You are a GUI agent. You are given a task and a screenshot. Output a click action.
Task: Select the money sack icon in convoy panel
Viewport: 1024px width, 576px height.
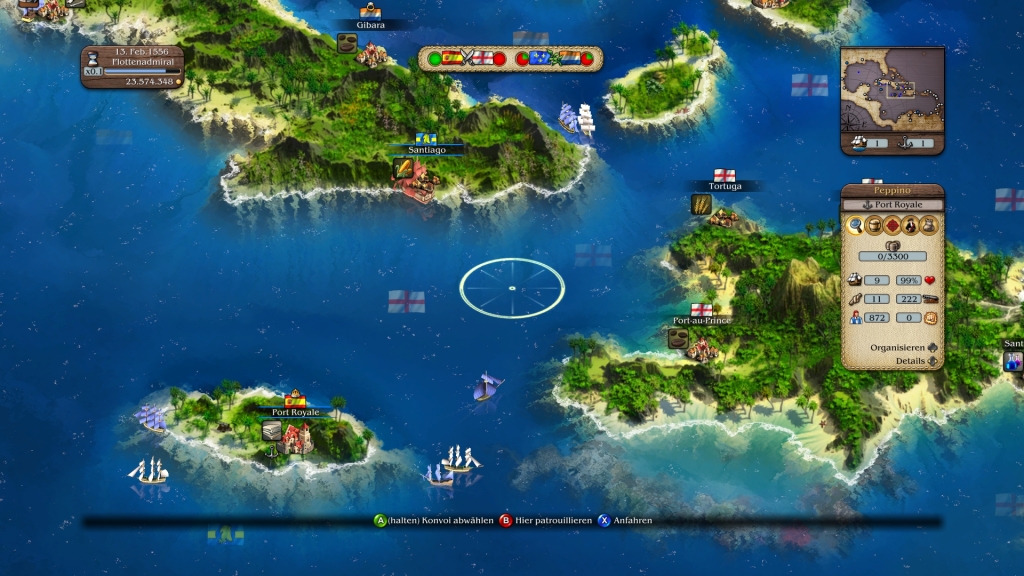pos(928,226)
